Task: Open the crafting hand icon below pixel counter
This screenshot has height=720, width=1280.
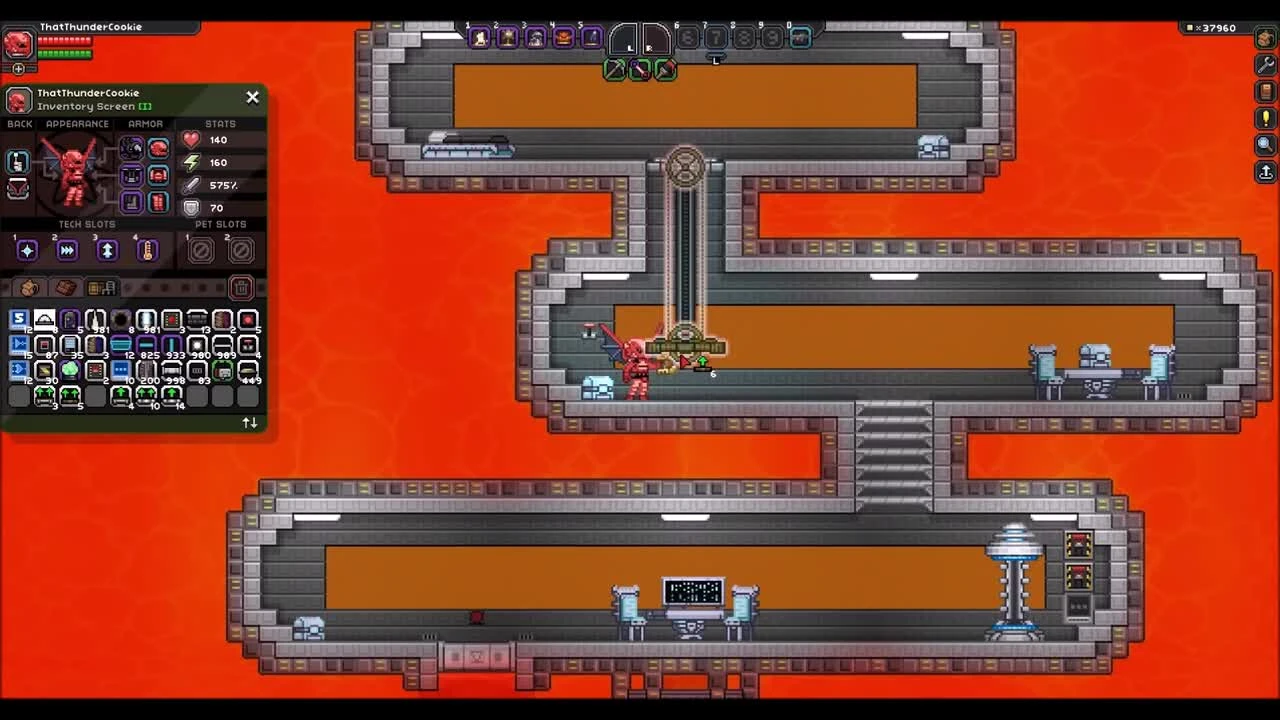Action: pos(1264,38)
